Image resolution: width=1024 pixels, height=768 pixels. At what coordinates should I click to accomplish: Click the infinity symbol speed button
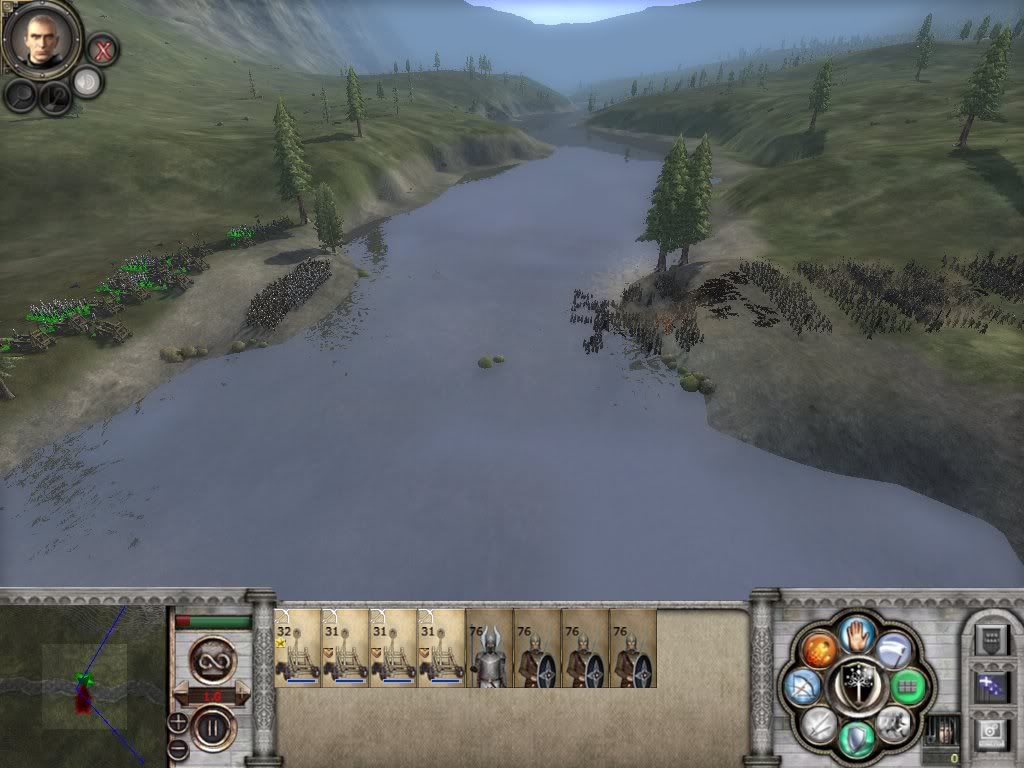(212, 660)
